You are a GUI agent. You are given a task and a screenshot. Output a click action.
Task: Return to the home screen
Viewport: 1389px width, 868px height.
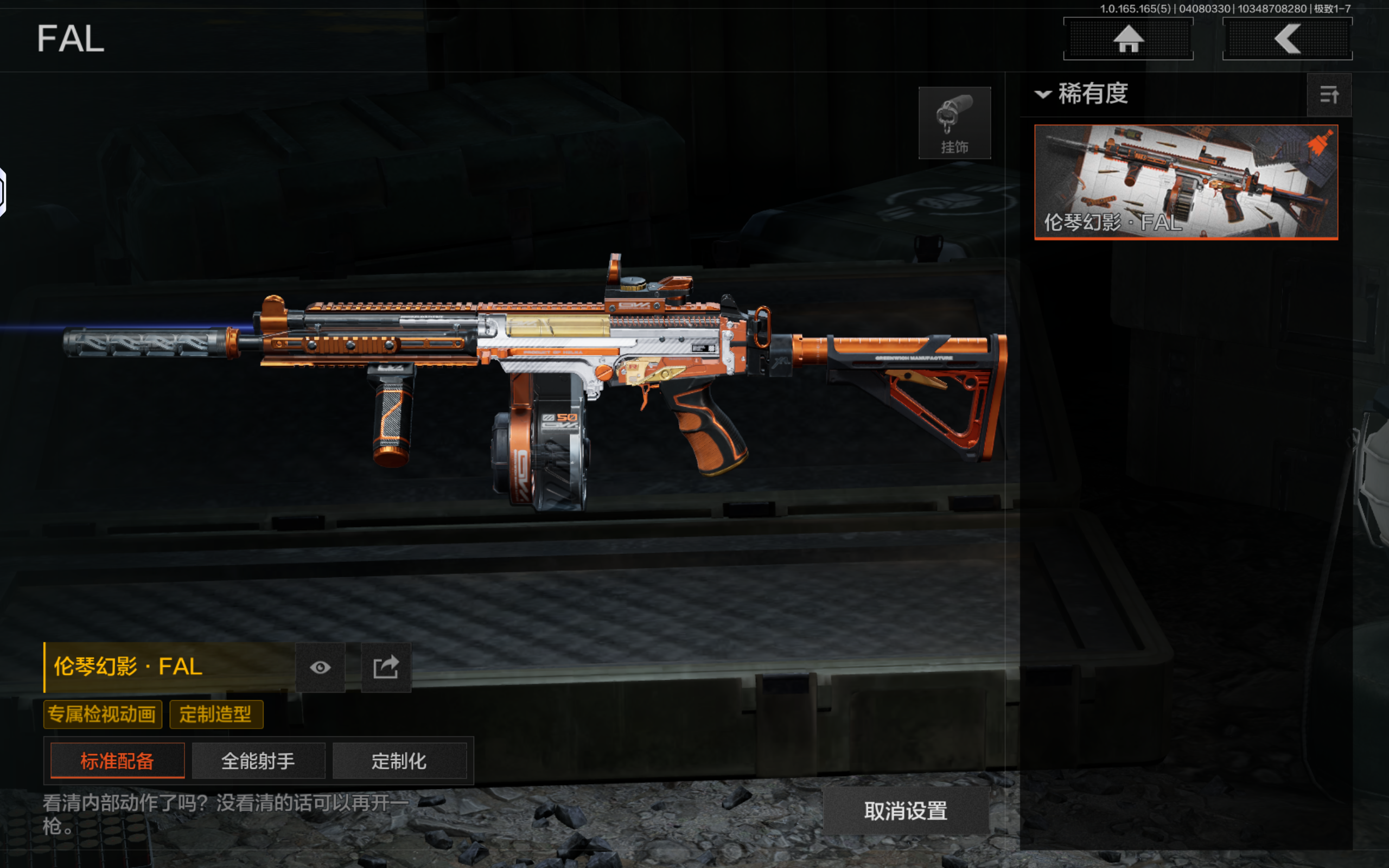[1128, 39]
